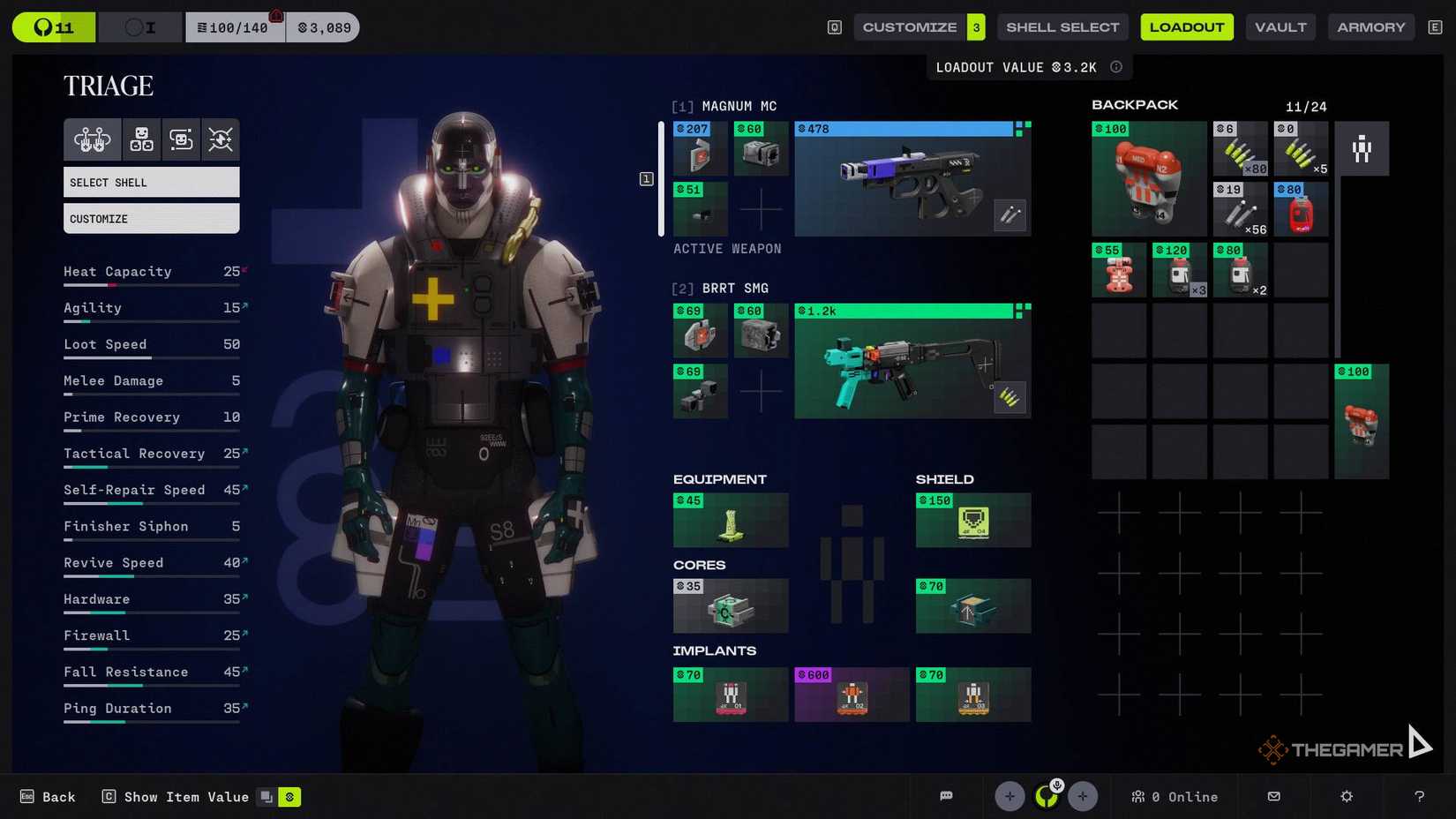
Task: Toggle the currency display next to Show Item Value
Action: (289, 797)
